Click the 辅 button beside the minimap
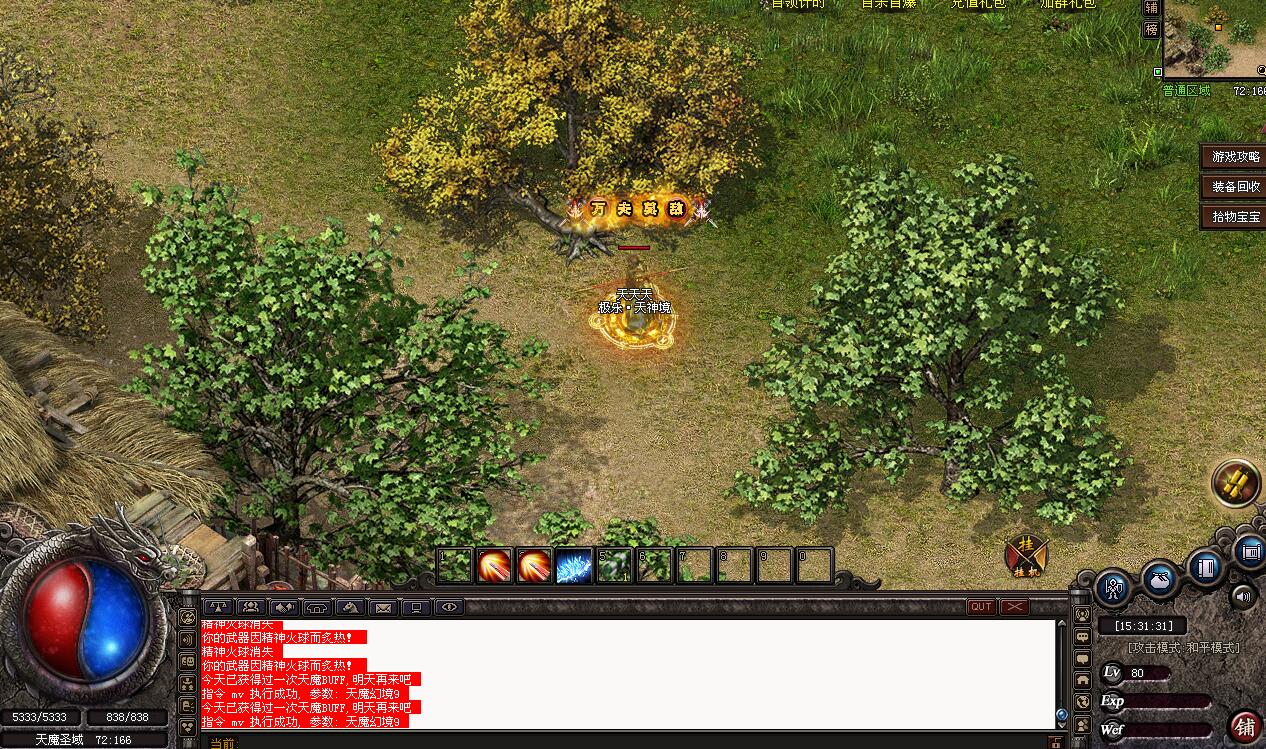The image size is (1266, 749). click(x=1151, y=8)
